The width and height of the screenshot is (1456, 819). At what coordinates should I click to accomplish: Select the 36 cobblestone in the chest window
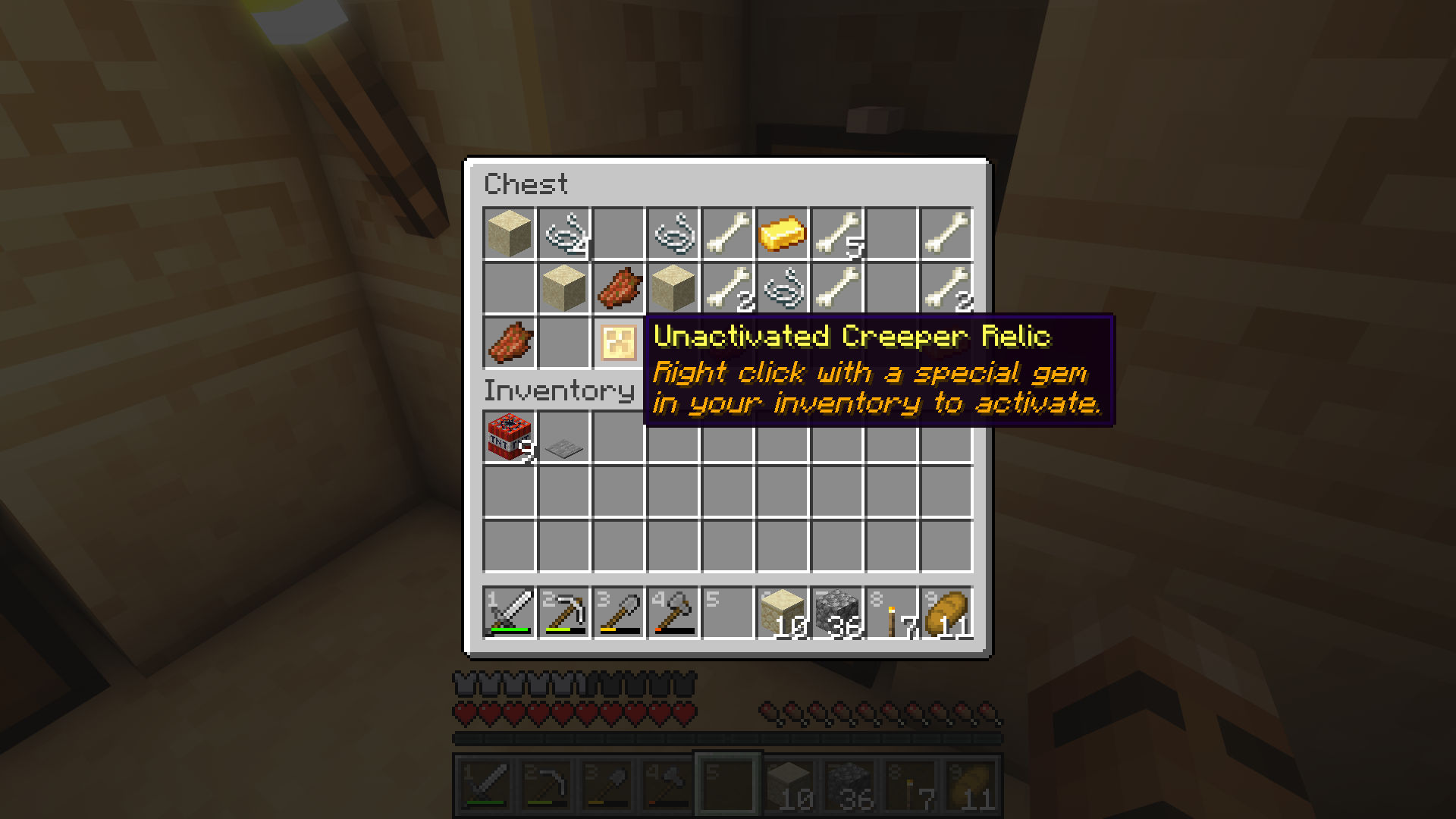[836, 613]
